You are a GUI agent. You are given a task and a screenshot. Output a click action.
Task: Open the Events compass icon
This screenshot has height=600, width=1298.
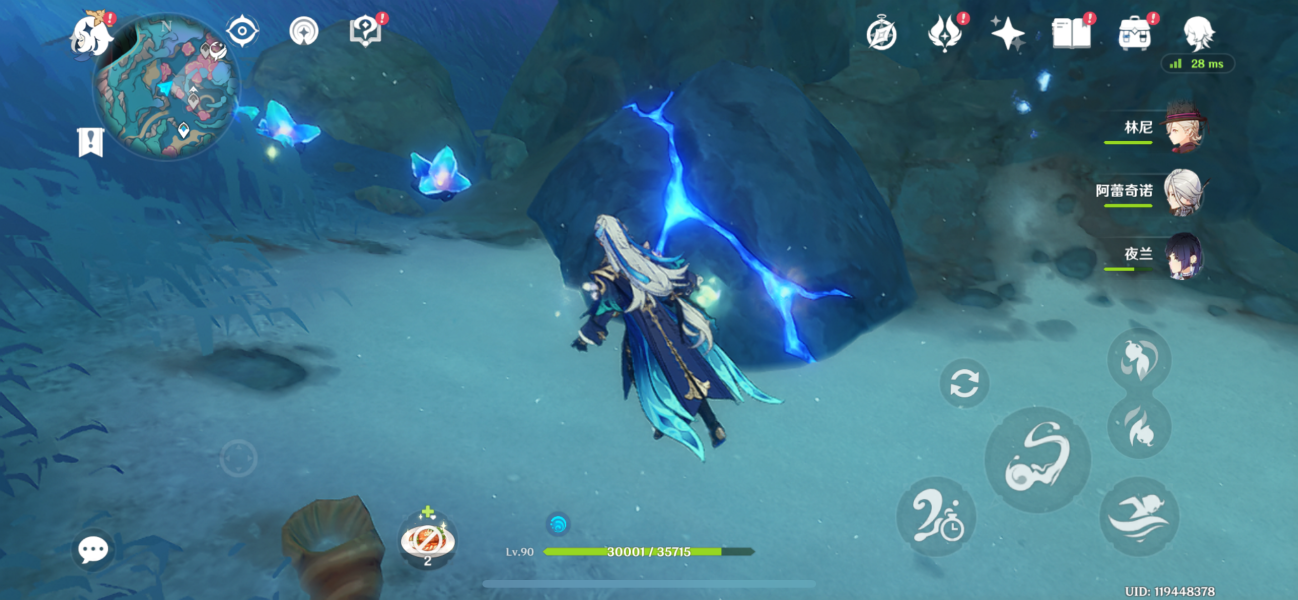tap(881, 34)
